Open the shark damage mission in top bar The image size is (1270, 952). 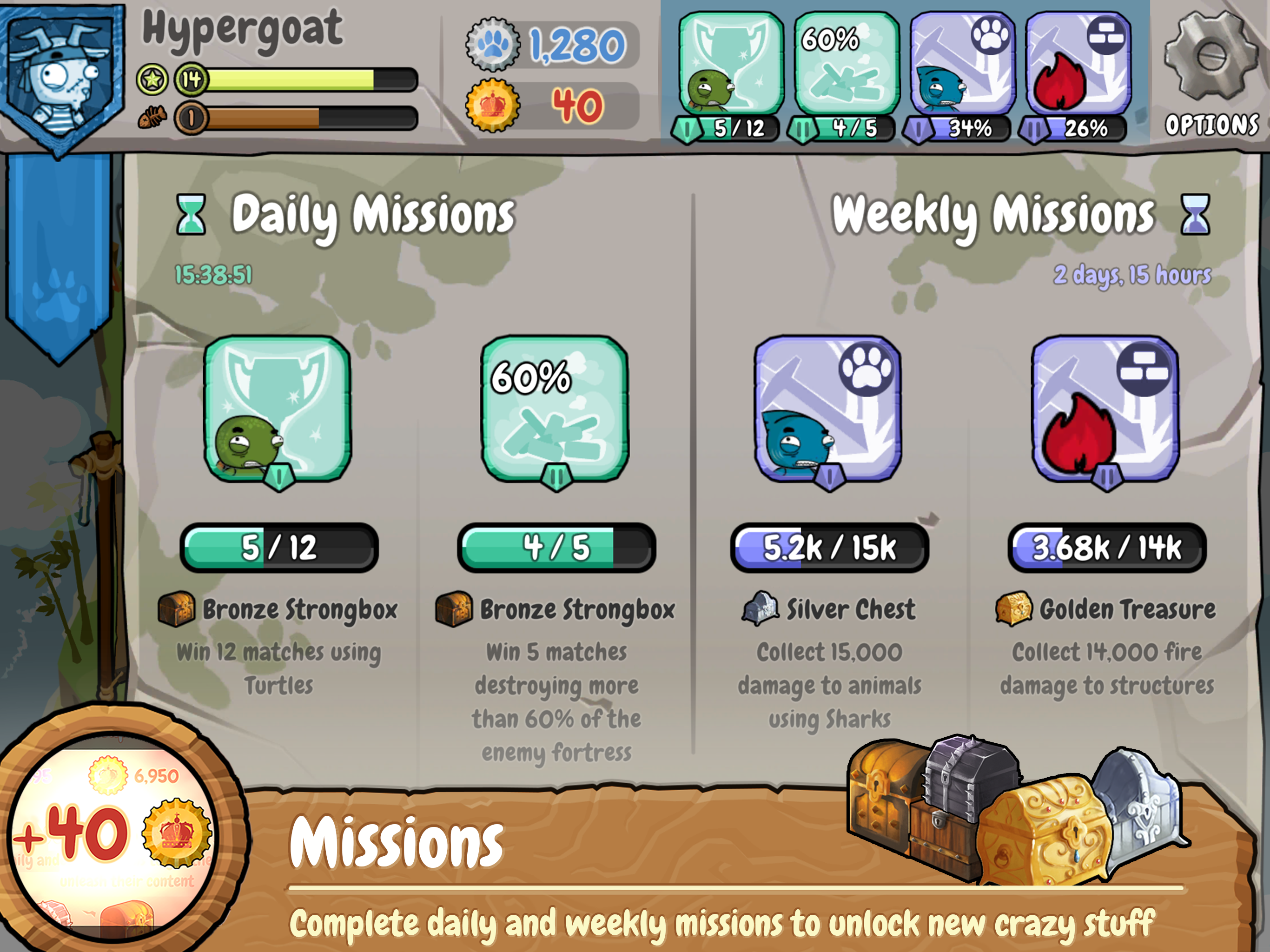(x=962, y=63)
